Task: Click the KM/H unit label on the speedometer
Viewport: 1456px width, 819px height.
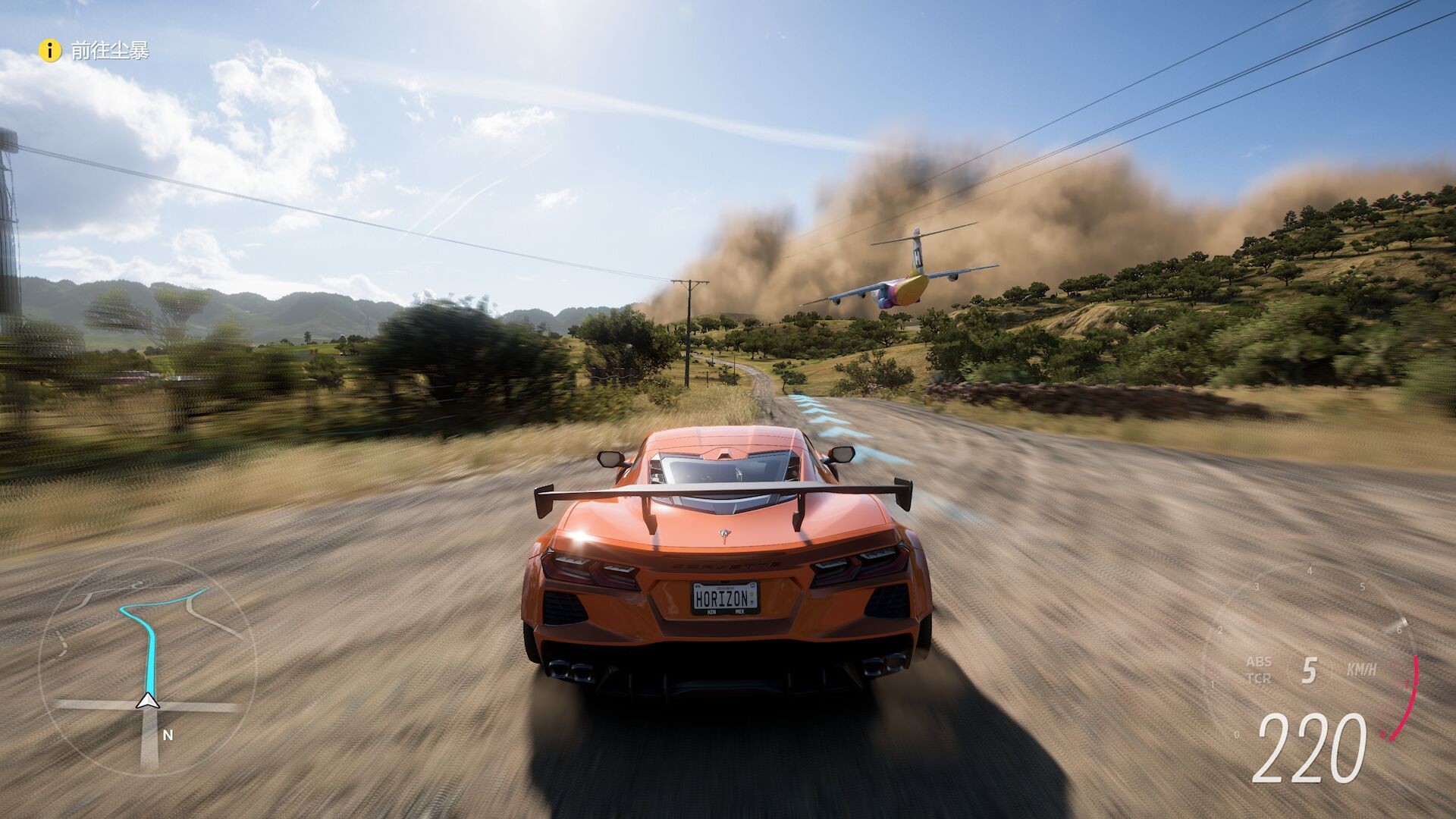Action: coord(1361,669)
